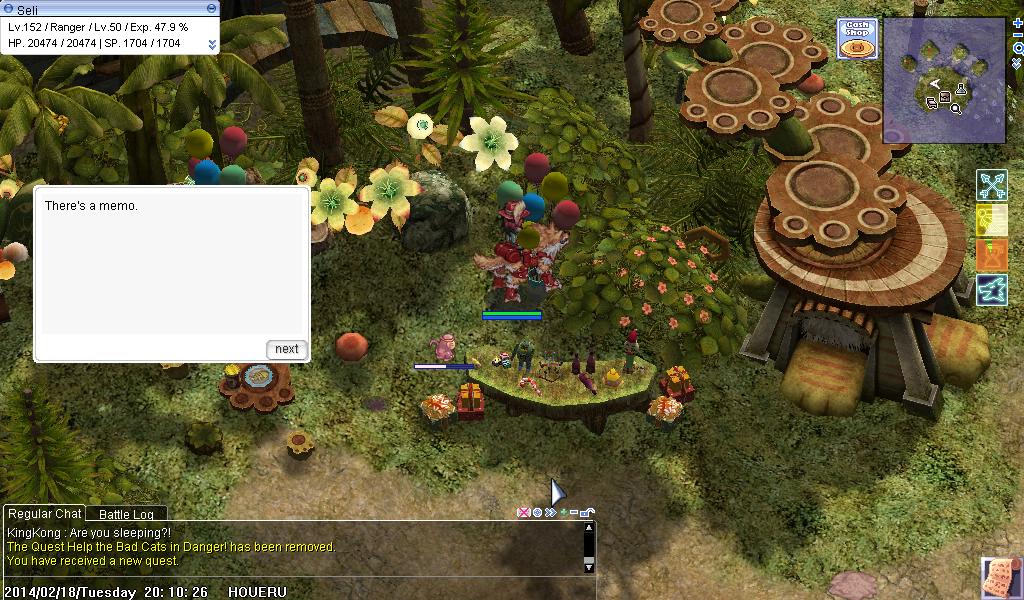The image size is (1024, 600).
Task: Open the quest scroll icon in corner
Action: pos(1001,578)
